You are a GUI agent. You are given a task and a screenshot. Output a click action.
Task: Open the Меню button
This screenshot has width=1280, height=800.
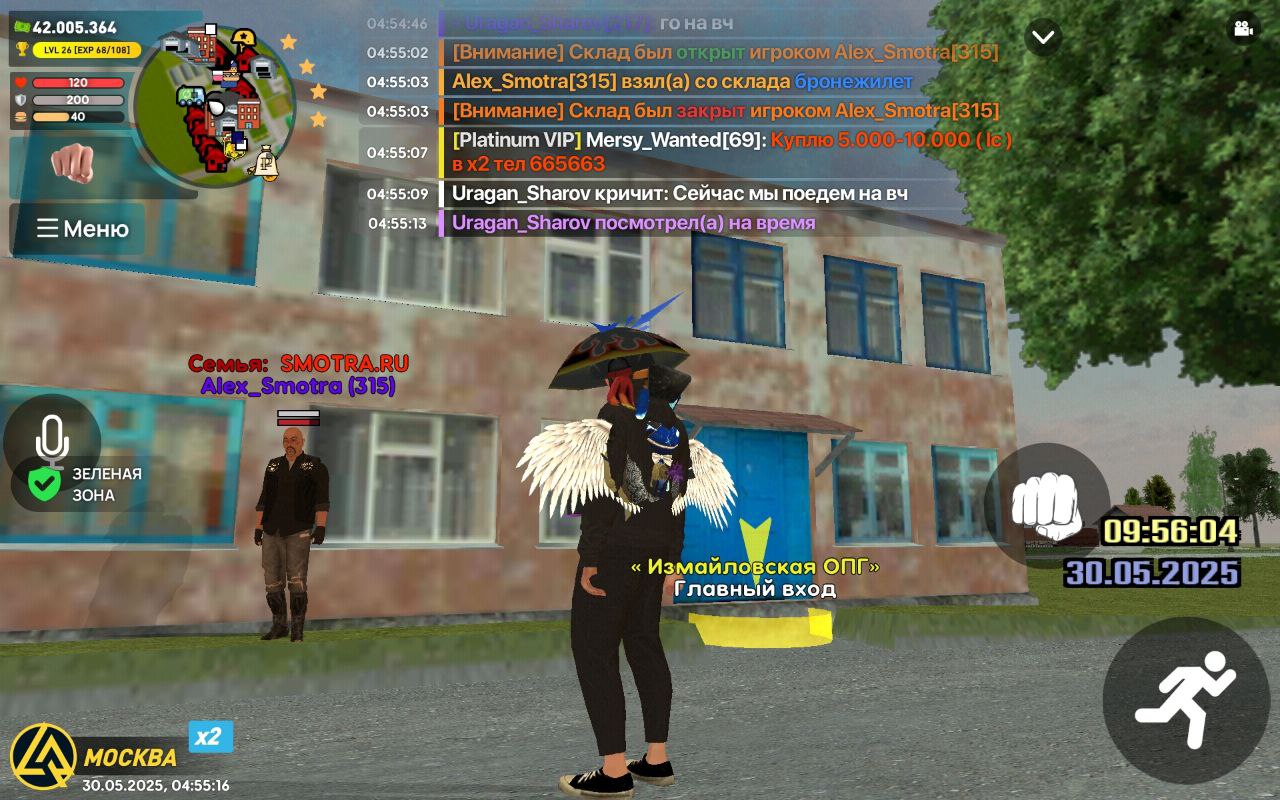tap(78, 229)
